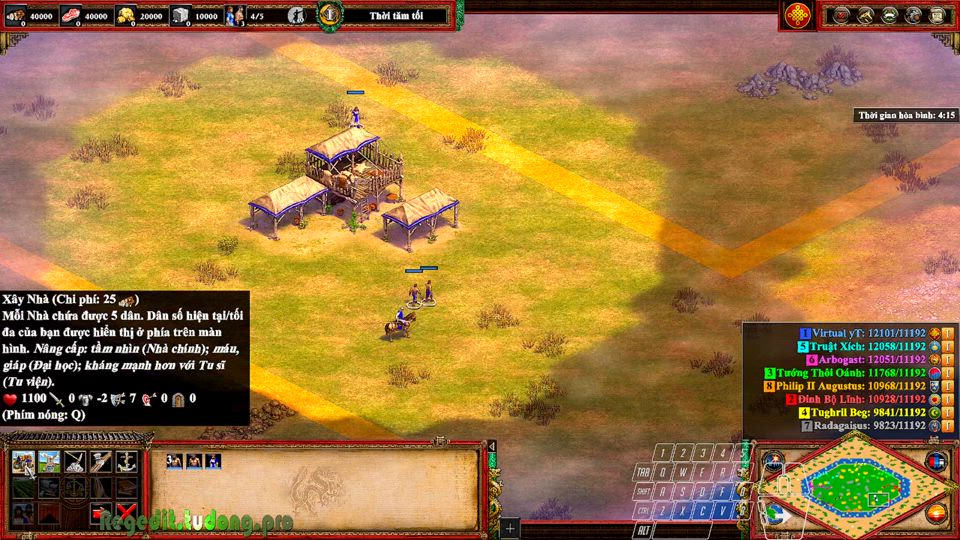960x540 pixels.
Task: Open the golden knot emblem button
Action: (x=797, y=15)
